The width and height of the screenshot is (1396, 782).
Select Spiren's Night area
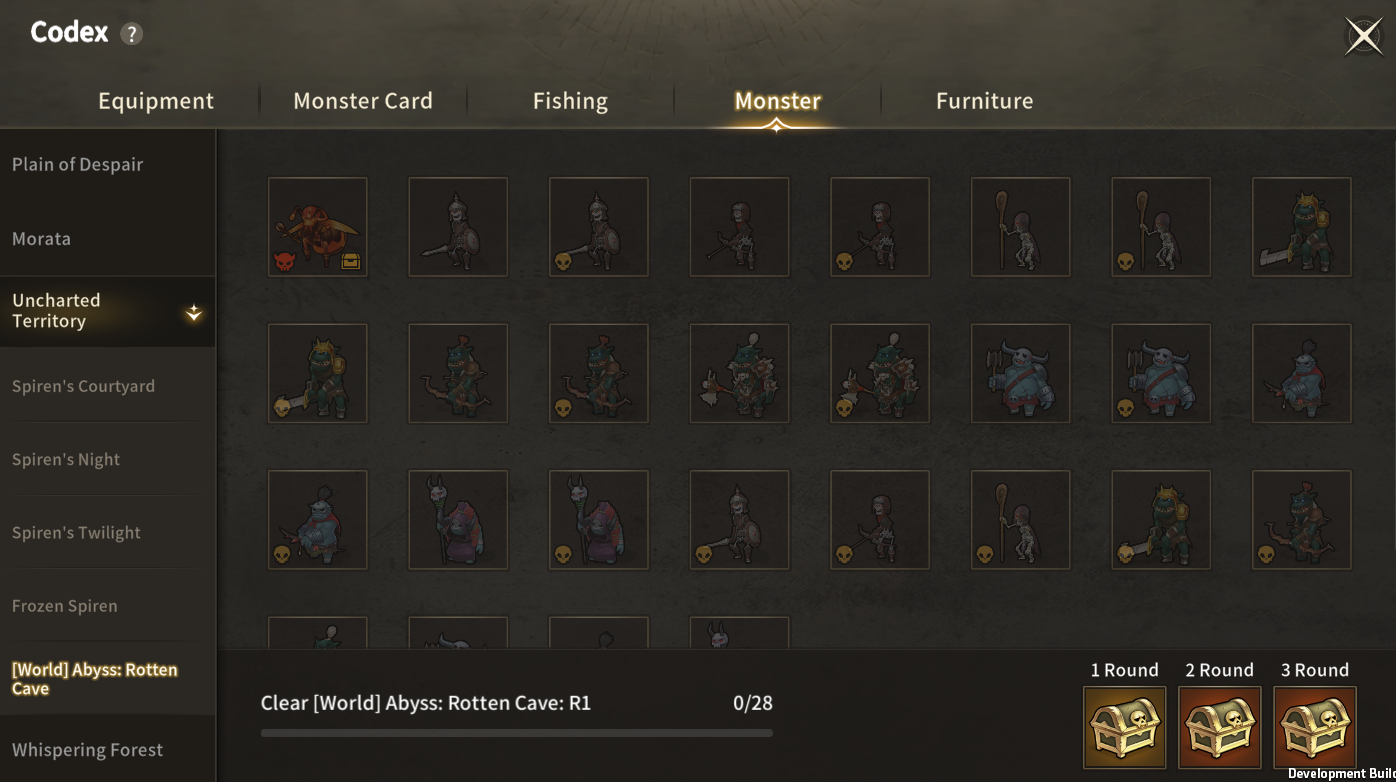[x=66, y=460]
